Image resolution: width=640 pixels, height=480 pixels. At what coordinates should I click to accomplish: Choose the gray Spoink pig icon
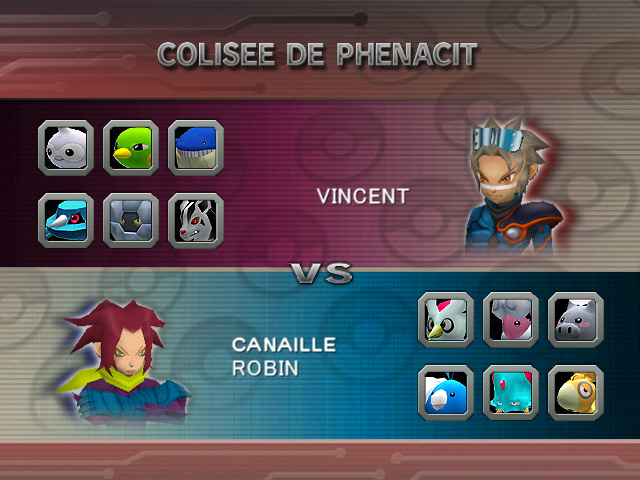tap(575, 319)
